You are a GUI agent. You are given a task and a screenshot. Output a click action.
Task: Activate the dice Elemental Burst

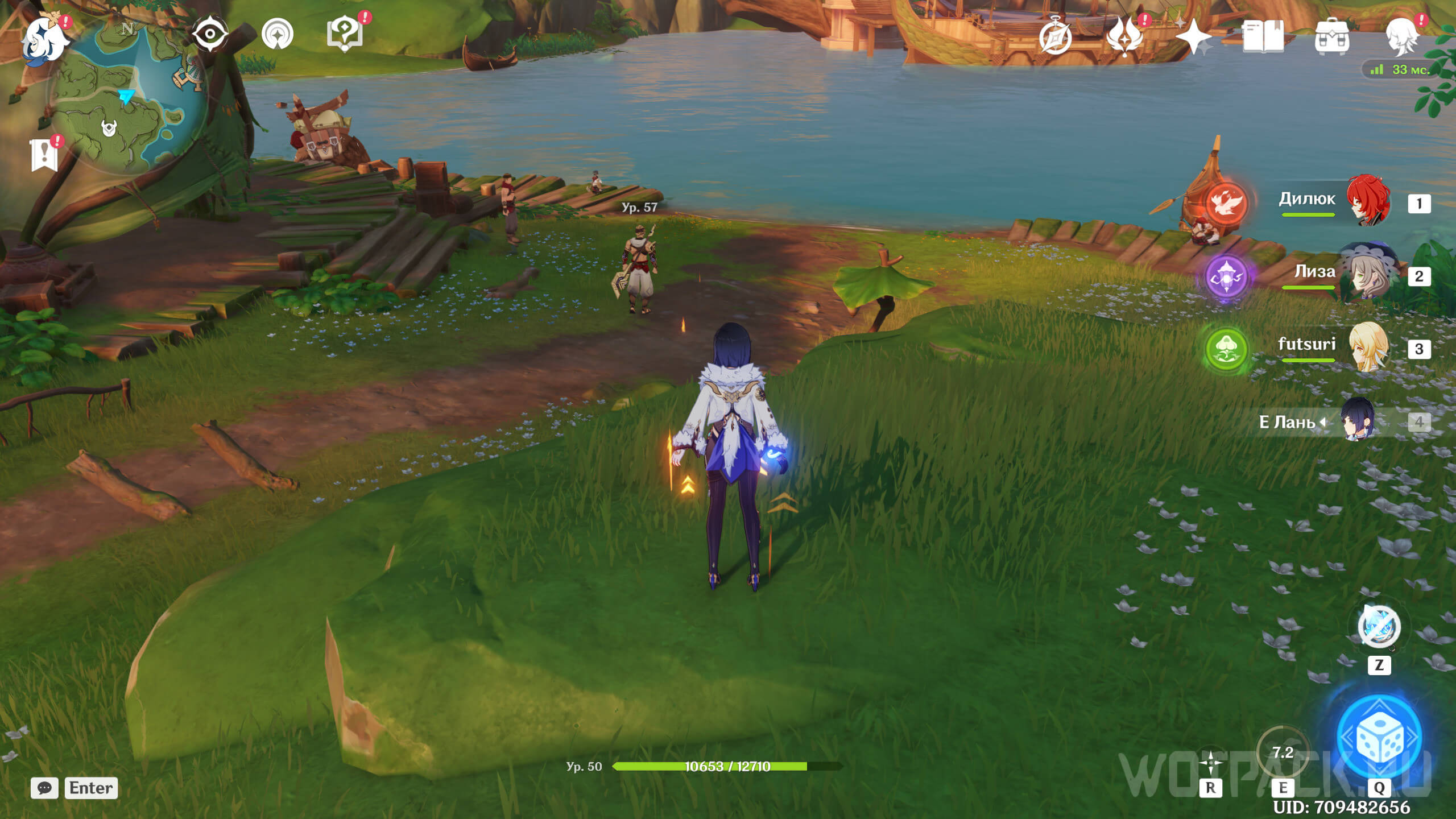point(1379,737)
